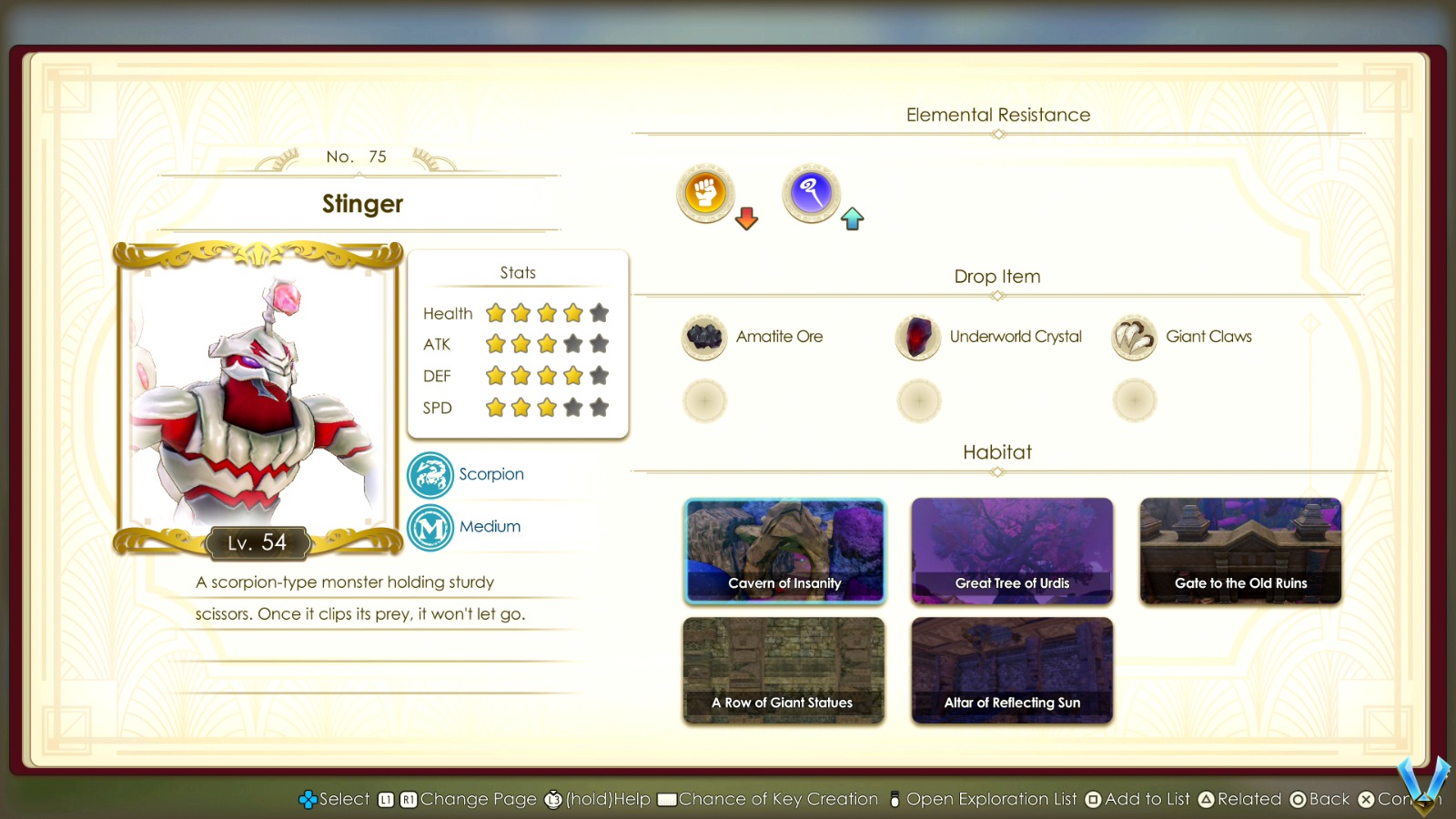Click the wind elemental resistance orb
This screenshot has width=1456, height=819.
[x=810, y=193]
